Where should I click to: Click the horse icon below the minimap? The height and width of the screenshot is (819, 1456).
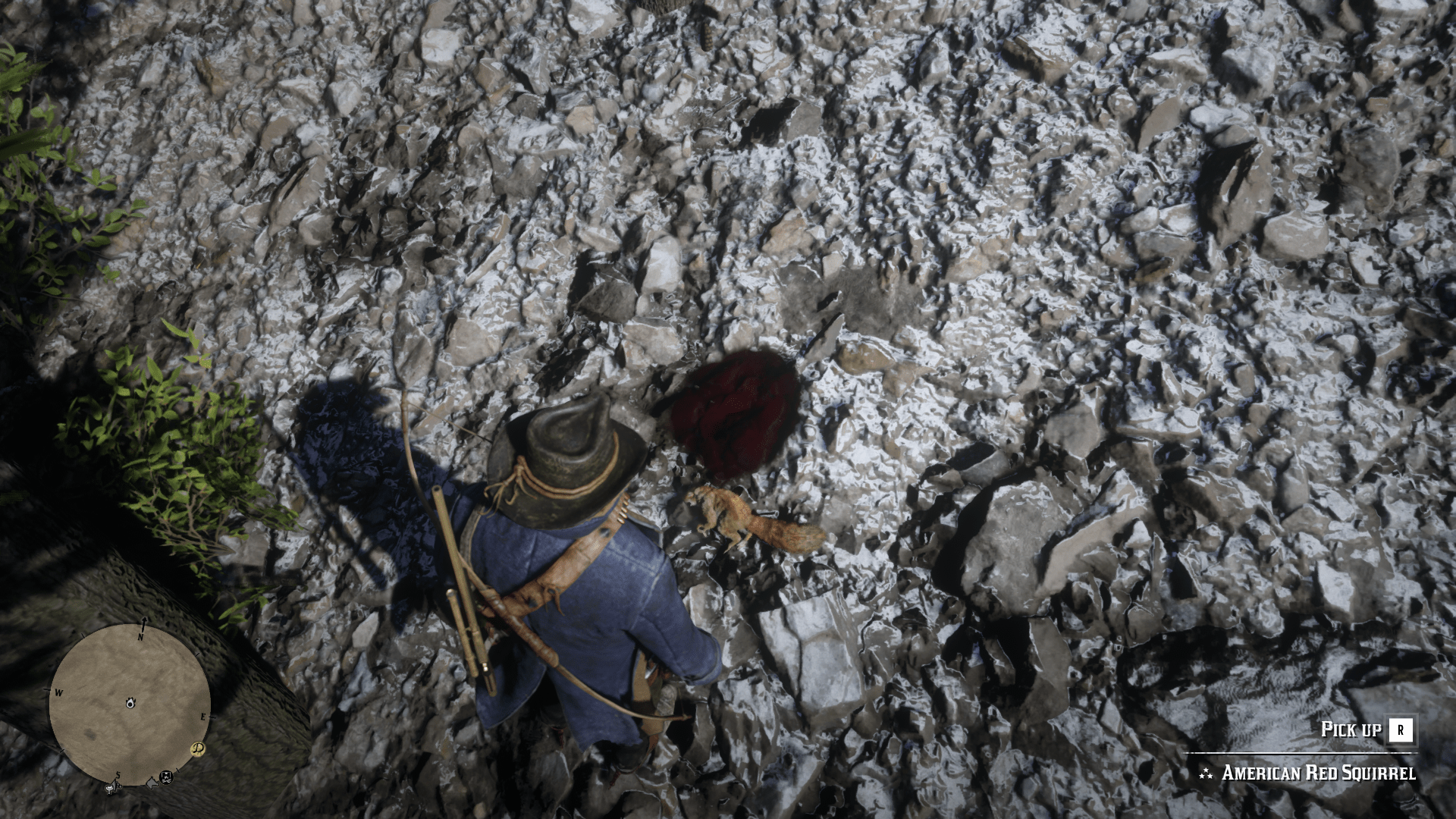pyautogui.click(x=152, y=783)
